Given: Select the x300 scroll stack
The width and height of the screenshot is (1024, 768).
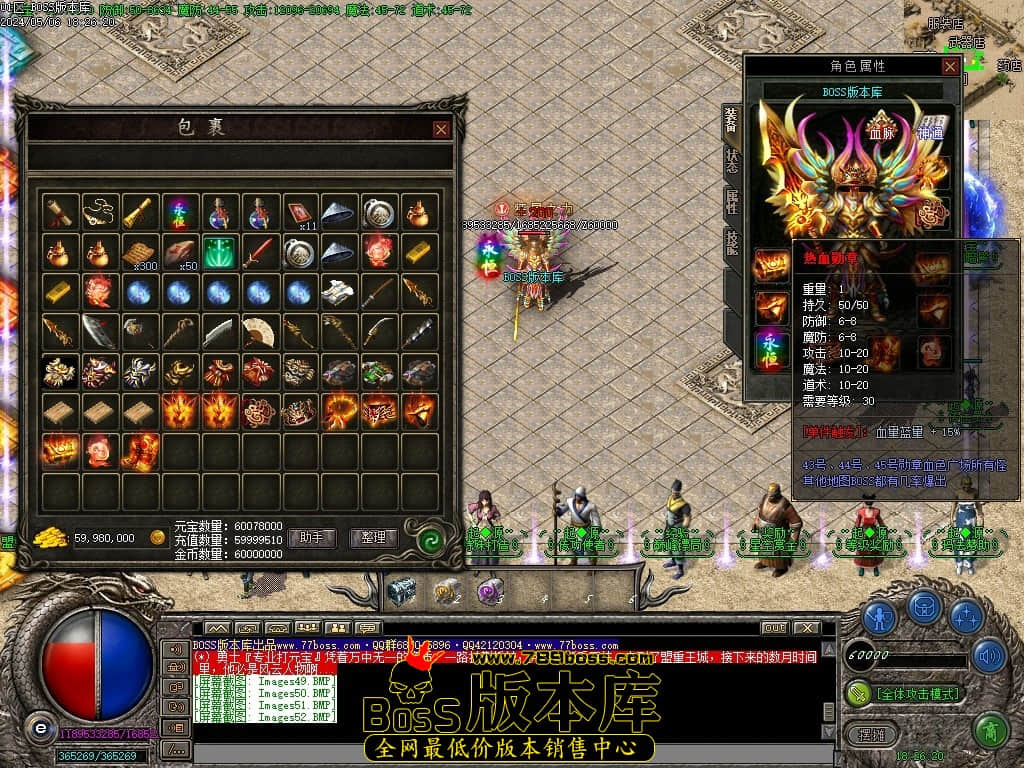Looking at the screenshot, I should coord(140,251).
